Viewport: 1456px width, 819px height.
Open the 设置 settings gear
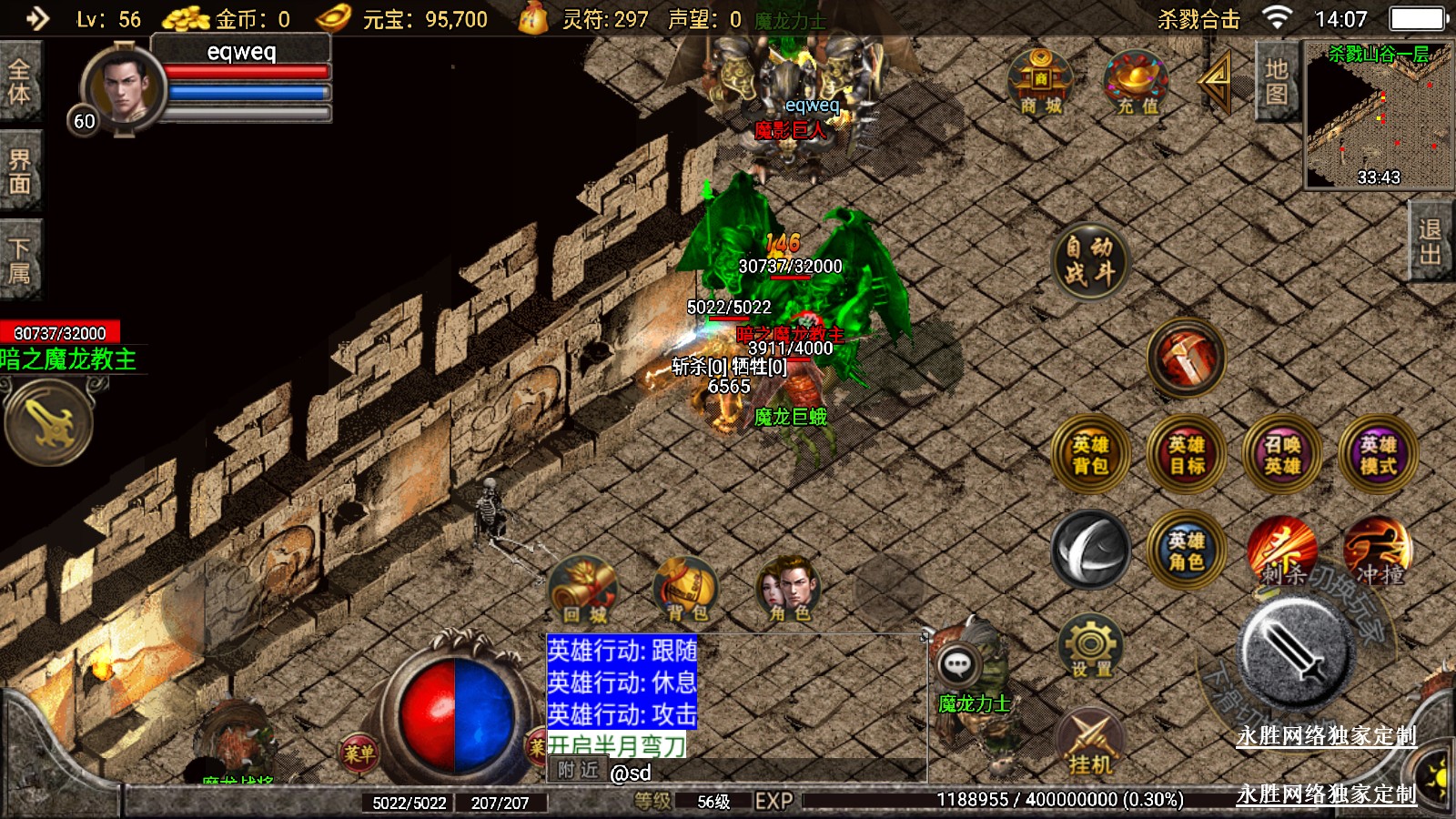[1090, 648]
